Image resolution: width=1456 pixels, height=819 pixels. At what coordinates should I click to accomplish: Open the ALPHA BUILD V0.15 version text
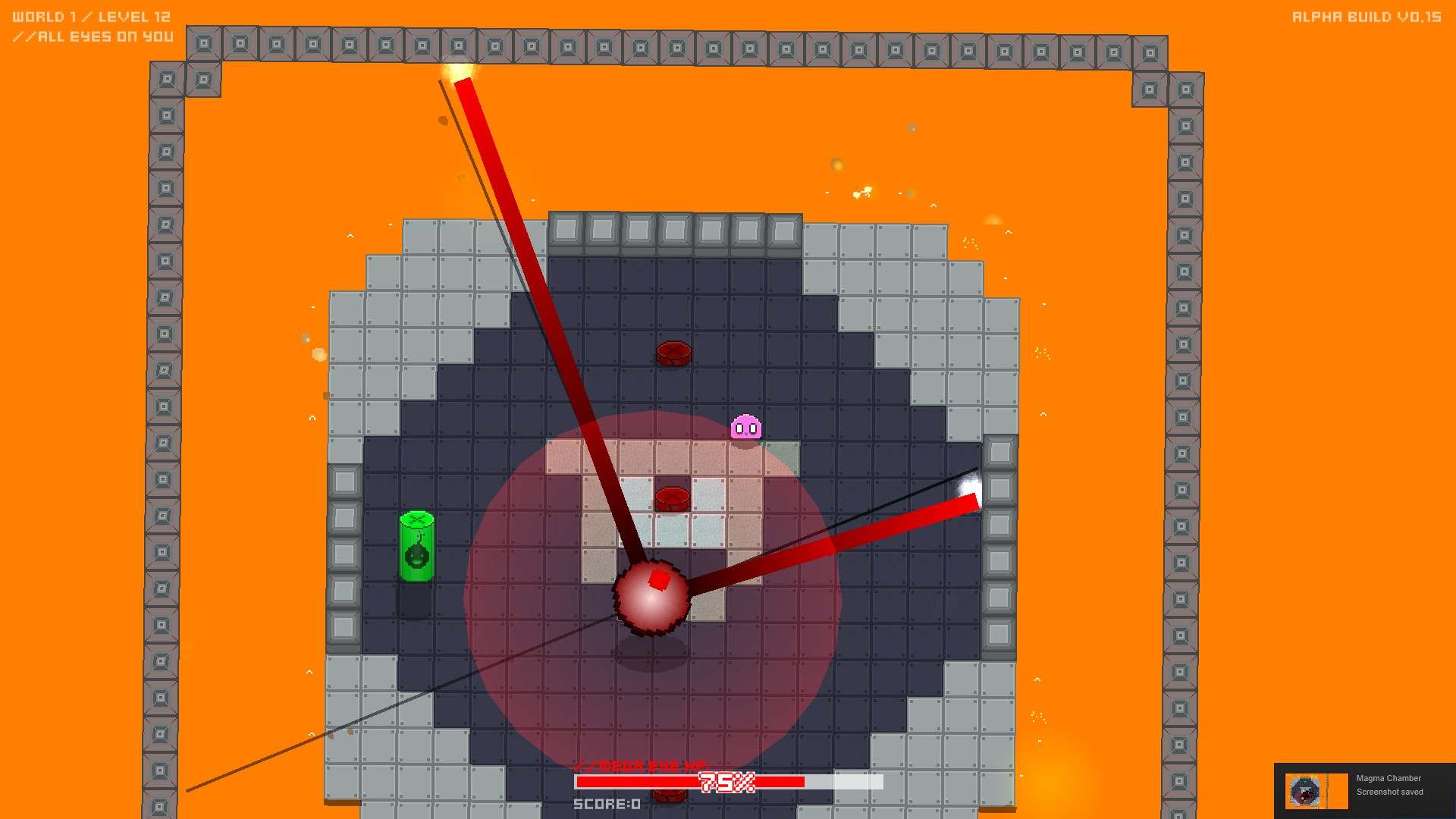click(x=1369, y=15)
